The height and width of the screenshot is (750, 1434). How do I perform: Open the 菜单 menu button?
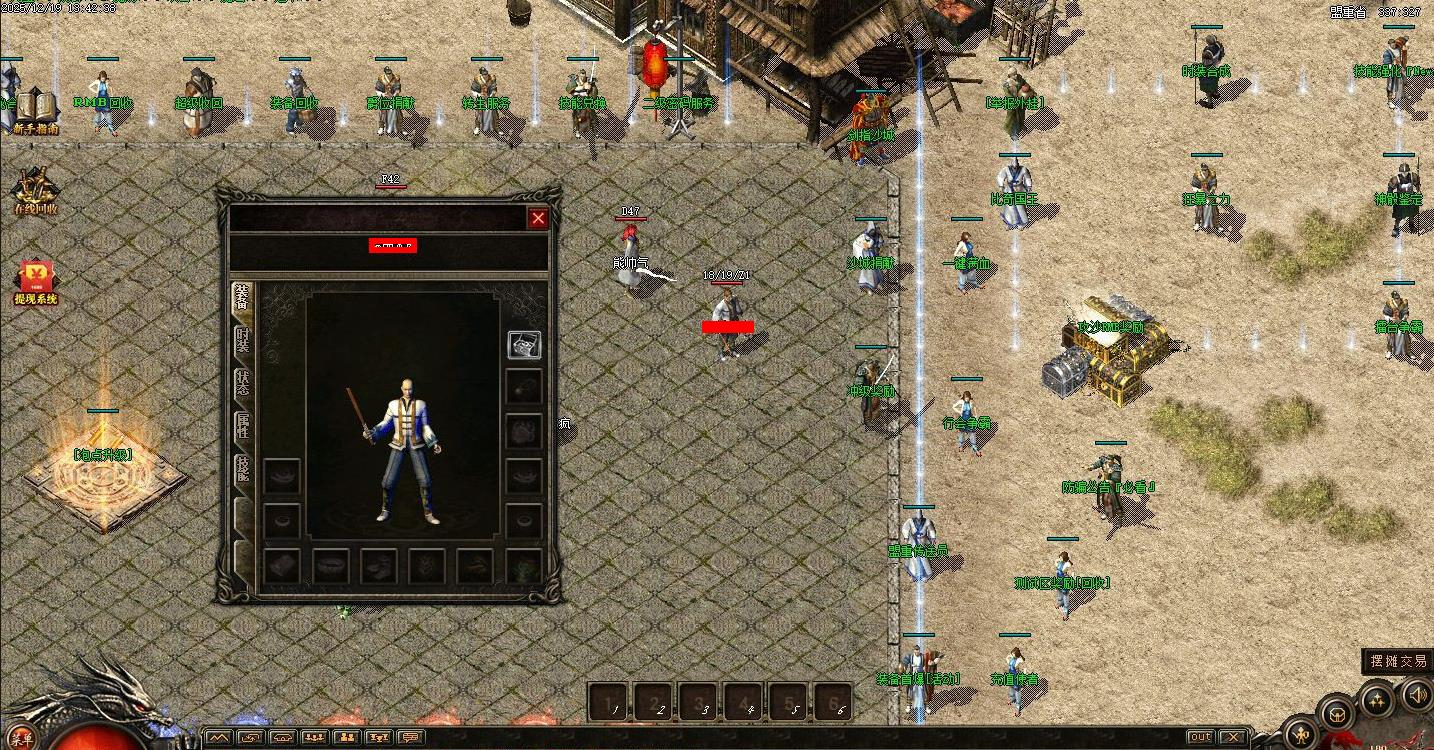22,740
